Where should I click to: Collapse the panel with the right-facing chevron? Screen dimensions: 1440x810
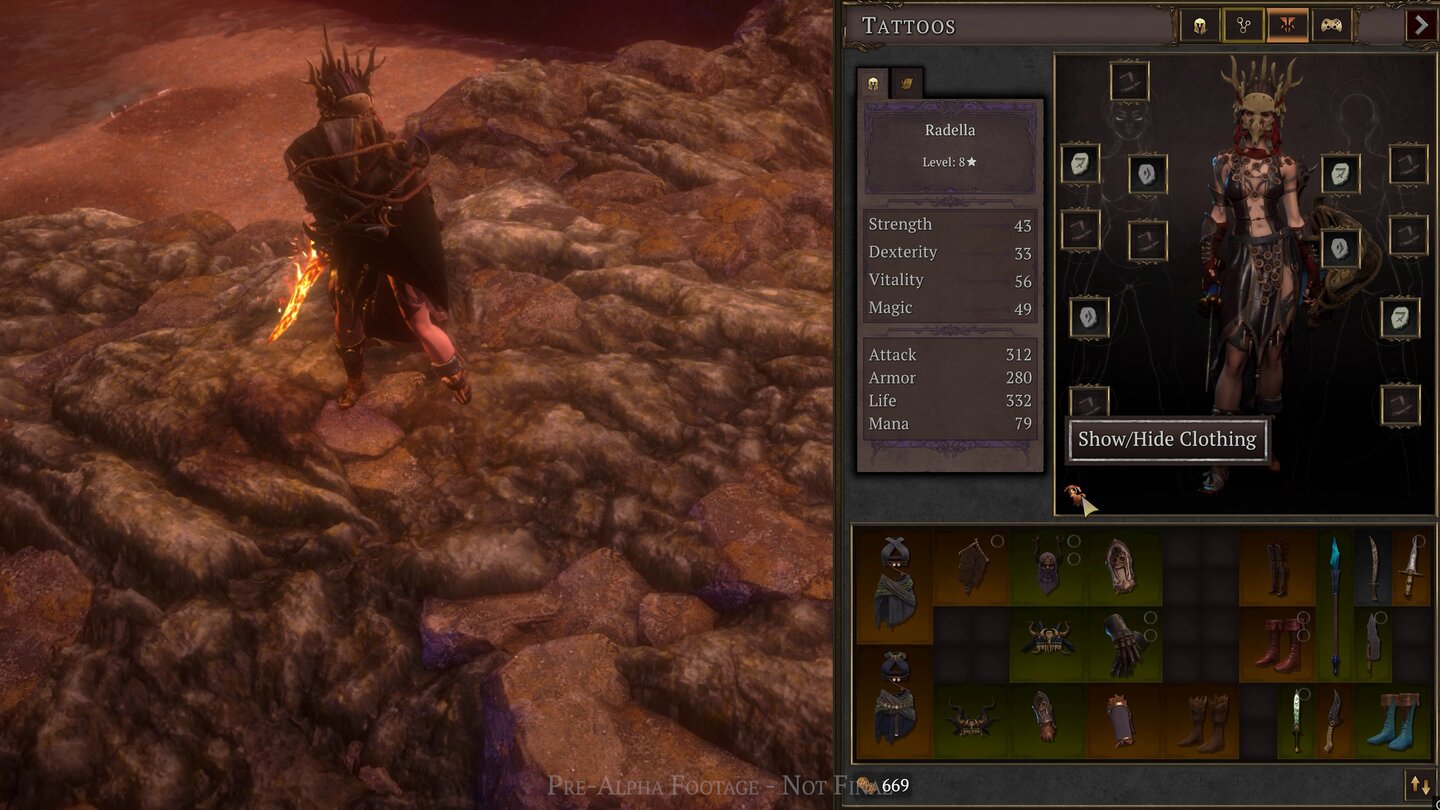1421,25
